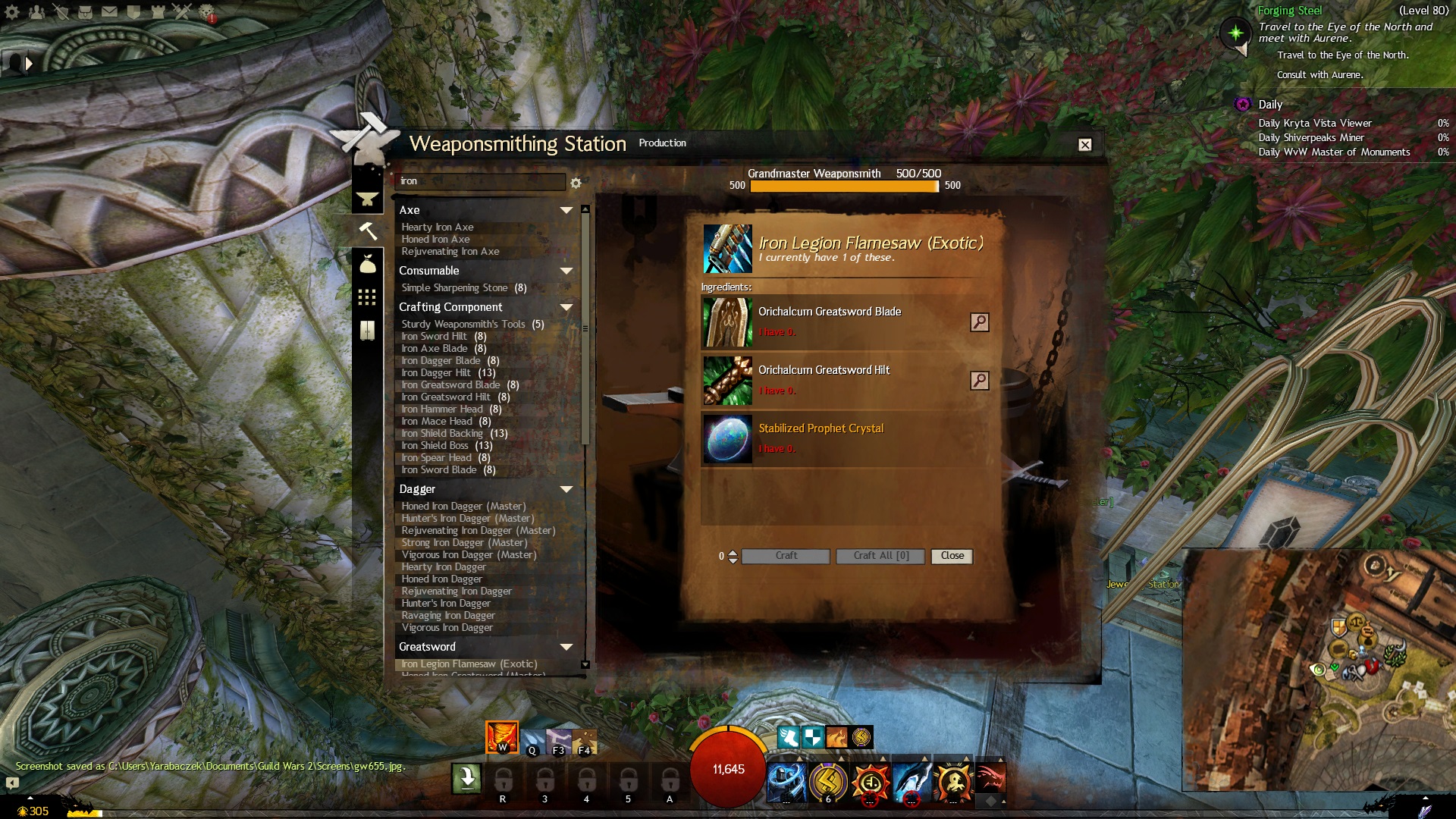Close the Weaponsmithing Station window

1085,145
